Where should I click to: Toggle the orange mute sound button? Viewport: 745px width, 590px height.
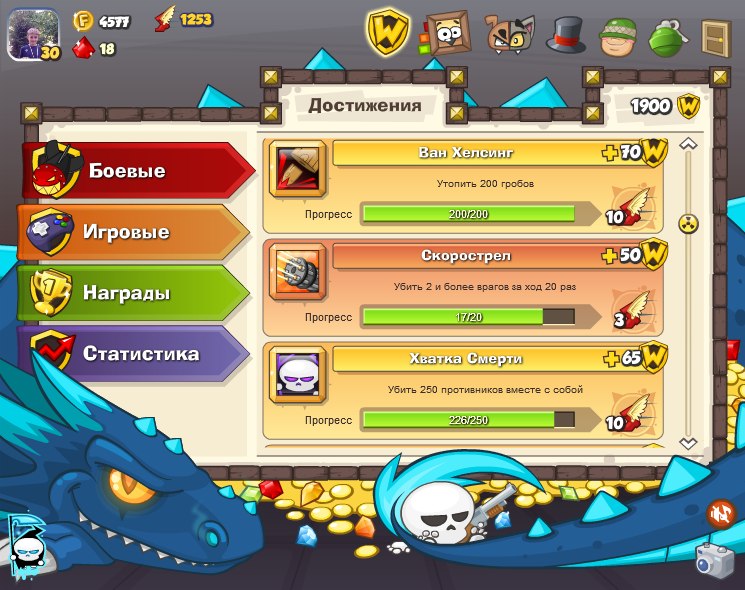click(720, 514)
